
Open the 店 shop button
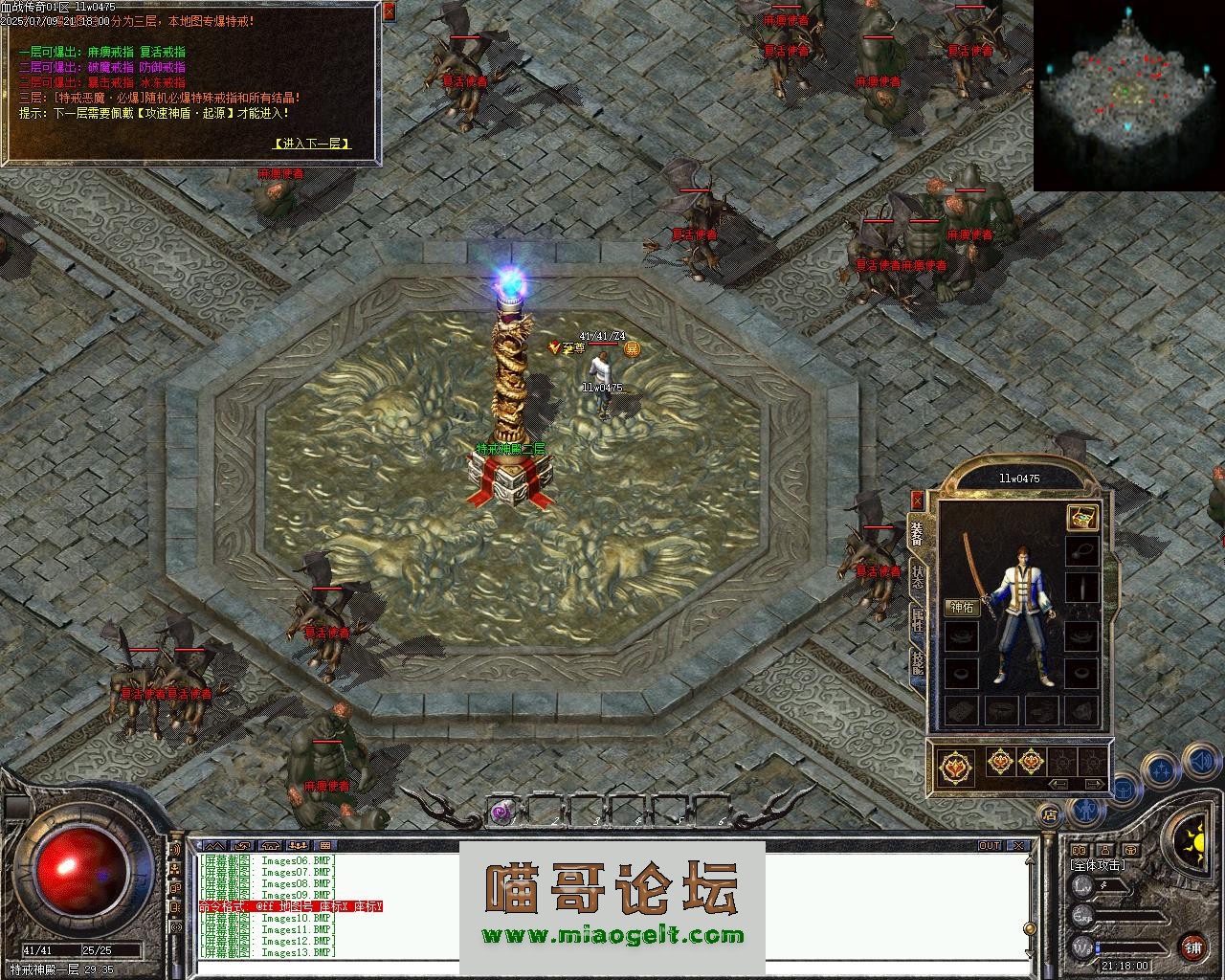click(x=1050, y=815)
